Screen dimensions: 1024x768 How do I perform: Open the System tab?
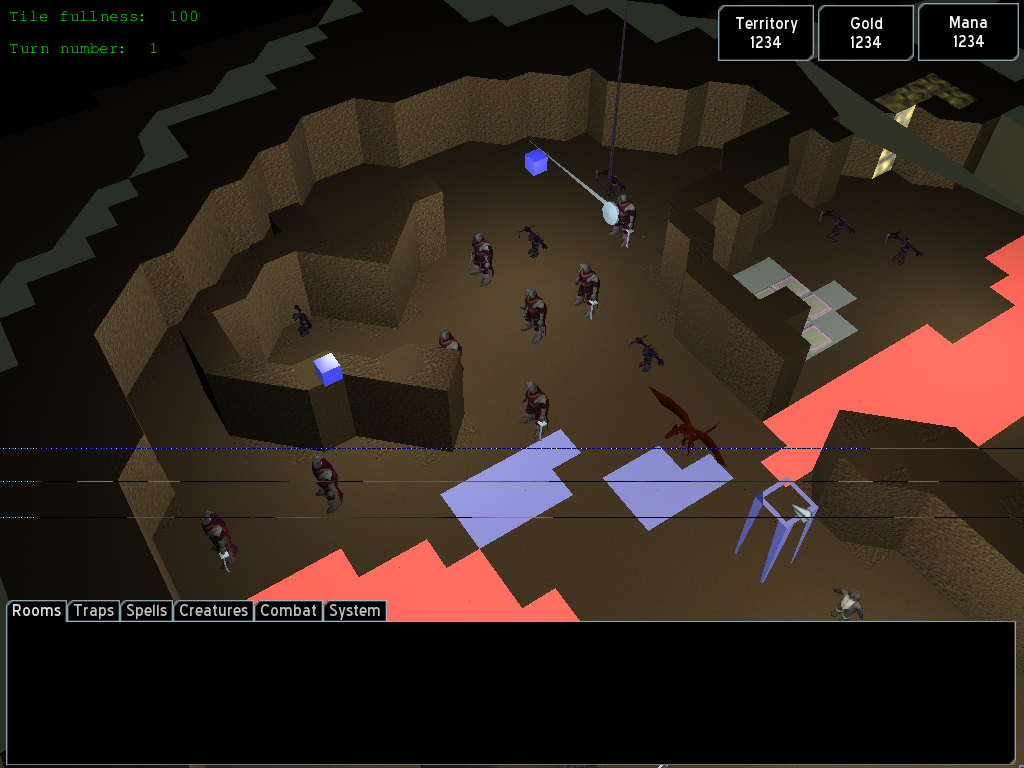[354, 611]
